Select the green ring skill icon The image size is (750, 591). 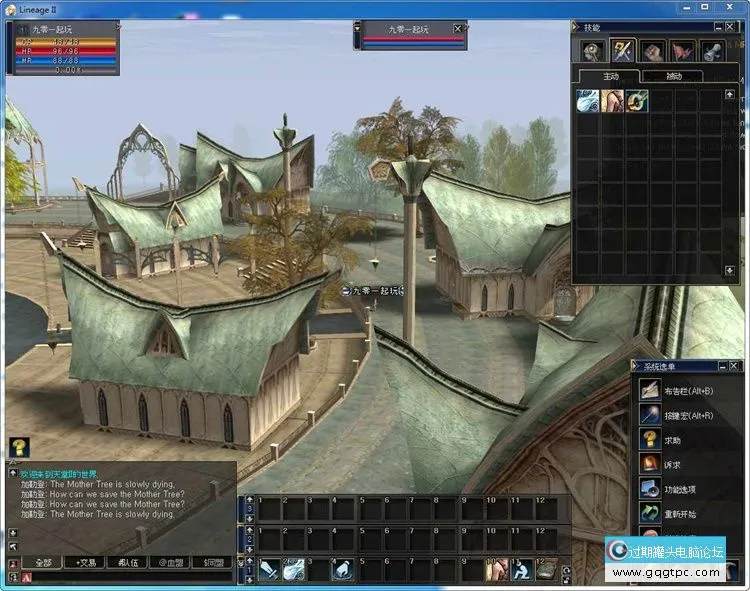[x=636, y=100]
